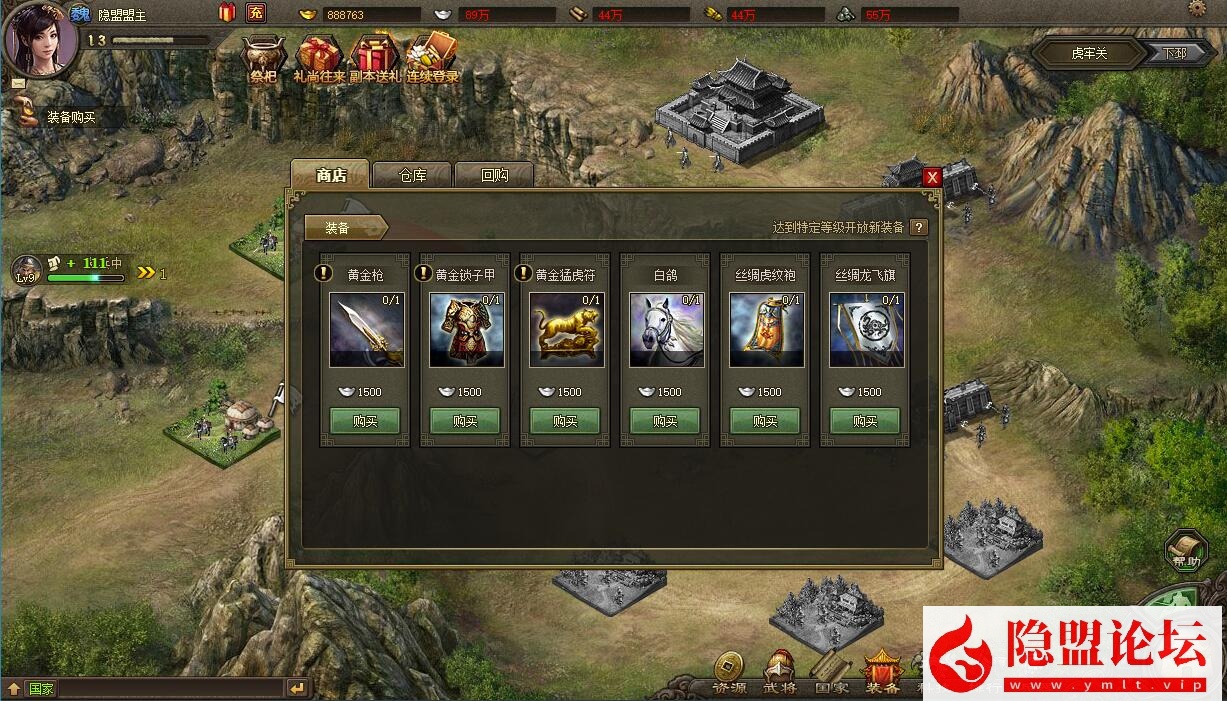Viewport: 1227px width, 701px height.
Task: Select the 黄金枪 spear item icon
Action: (366, 329)
